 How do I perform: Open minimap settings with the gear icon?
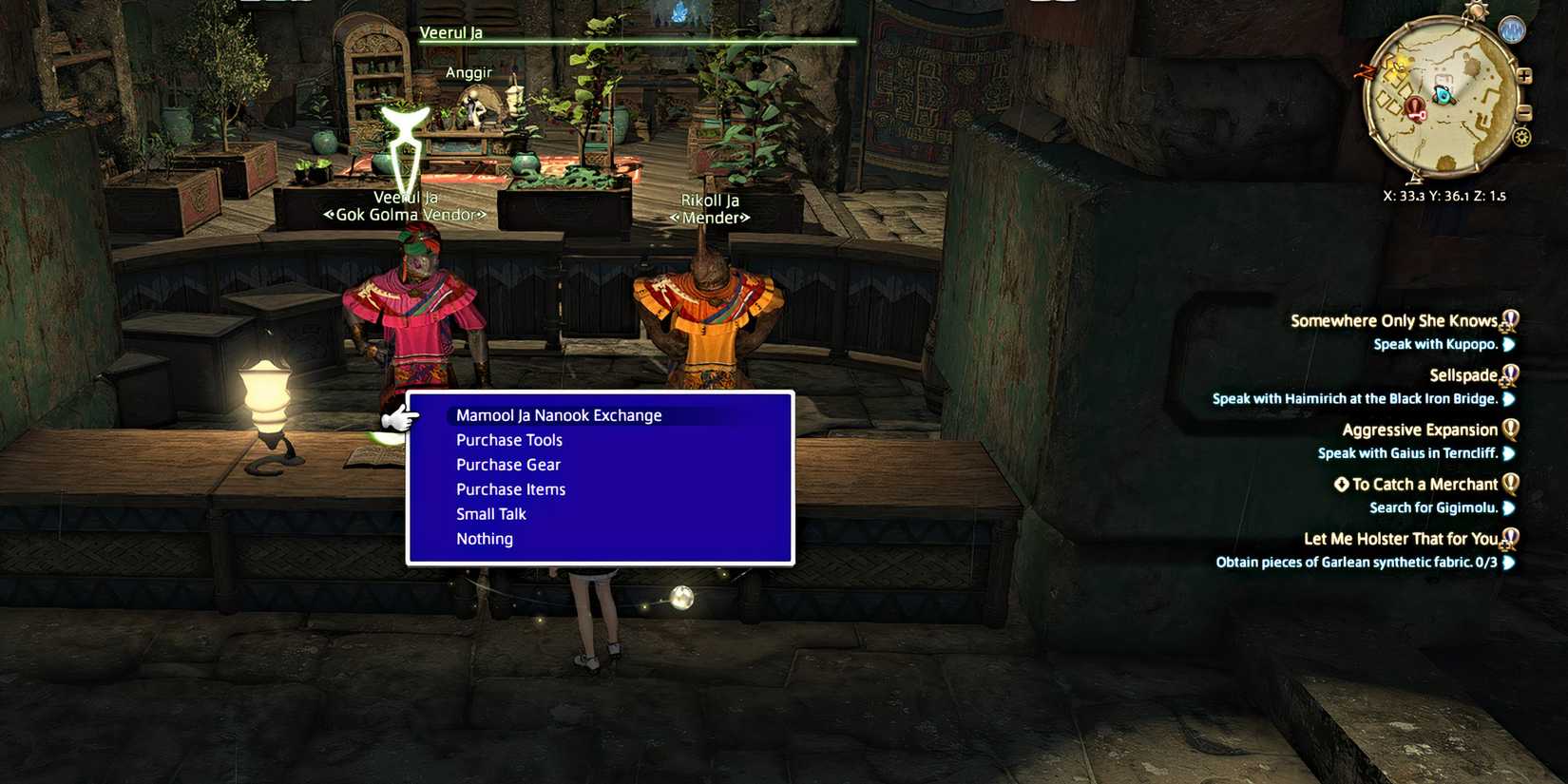(x=1521, y=136)
